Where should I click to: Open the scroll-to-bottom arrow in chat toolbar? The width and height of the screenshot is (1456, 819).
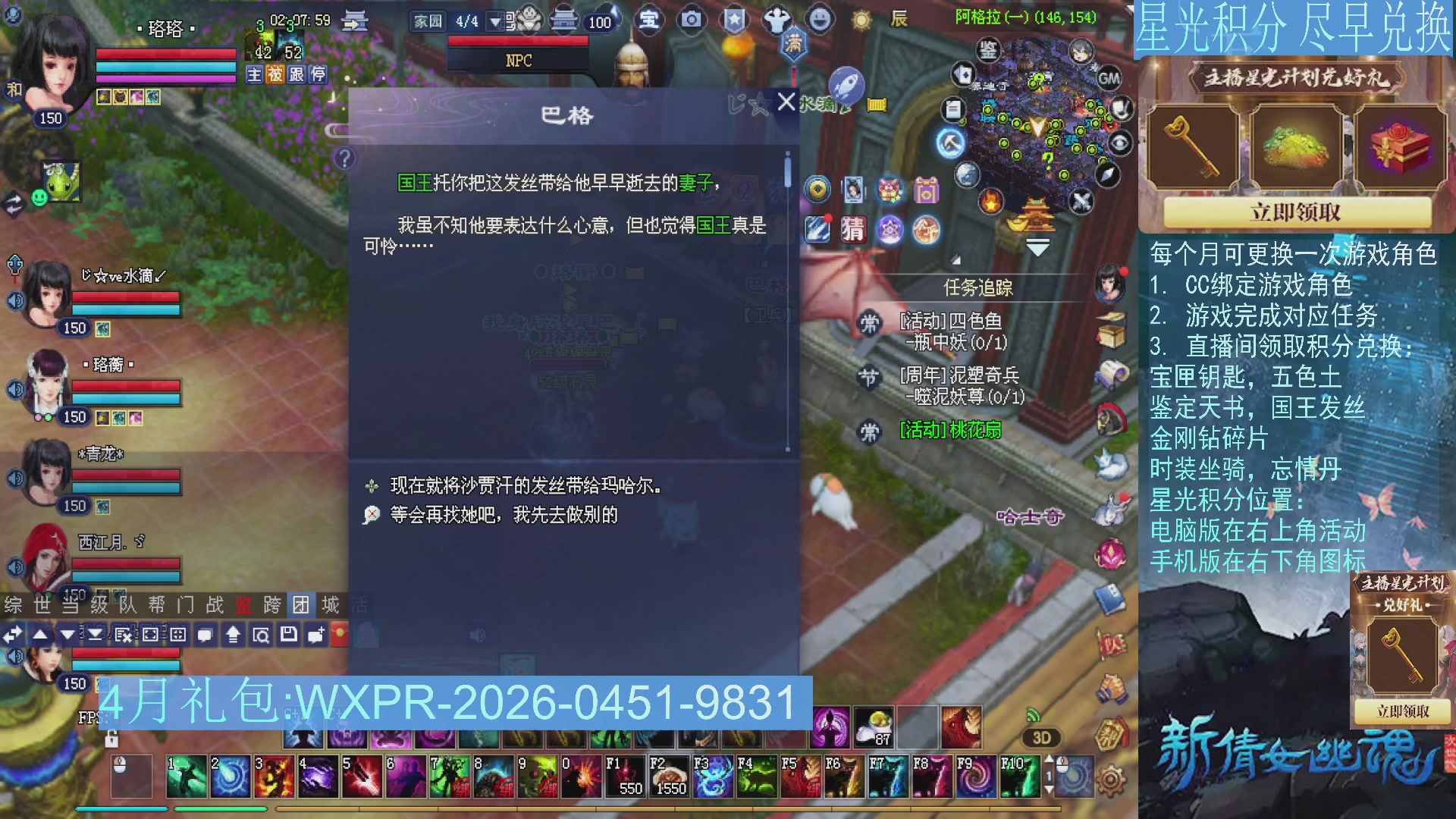[x=95, y=634]
